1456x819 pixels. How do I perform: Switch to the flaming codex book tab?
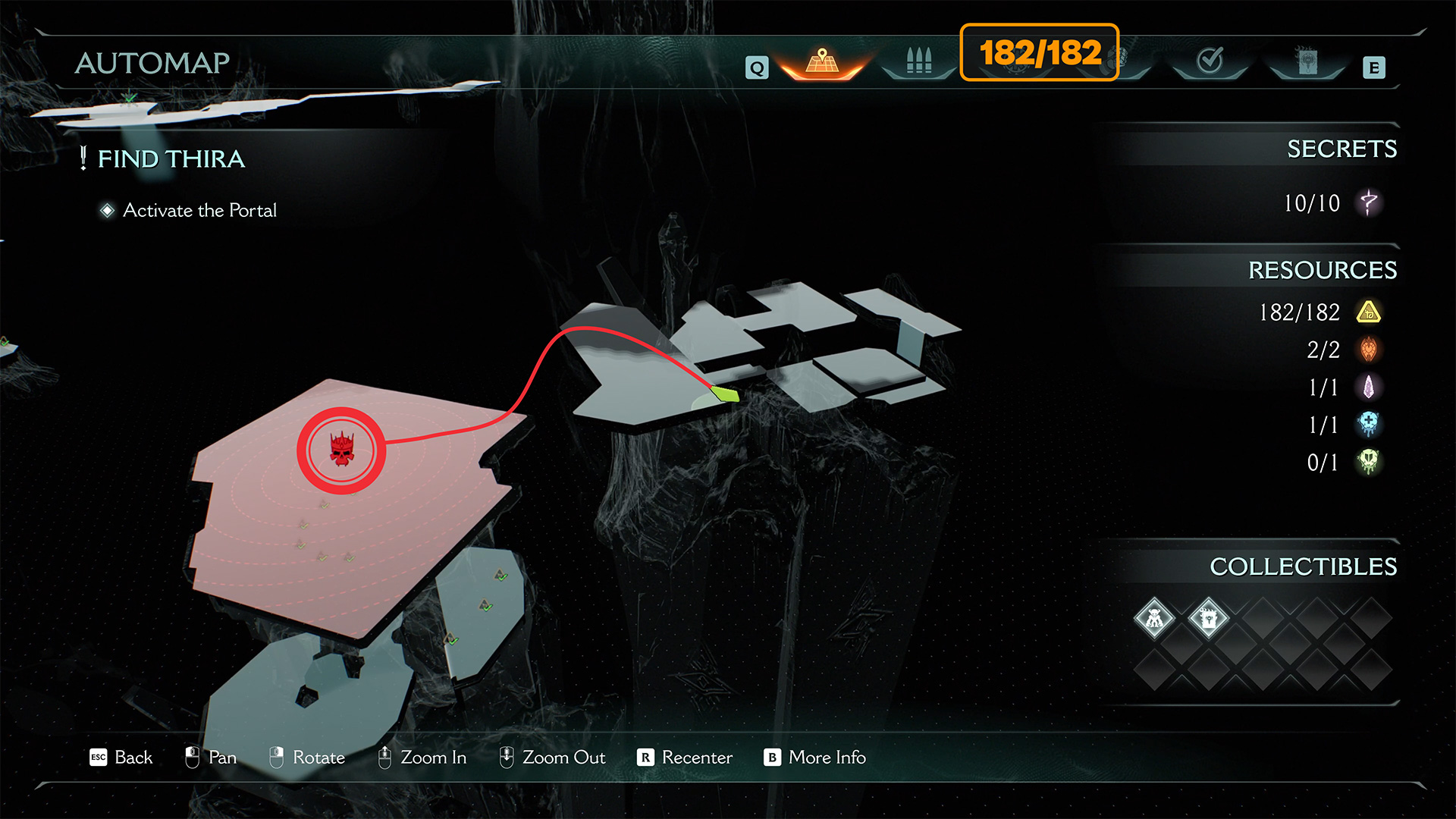coord(1307,61)
